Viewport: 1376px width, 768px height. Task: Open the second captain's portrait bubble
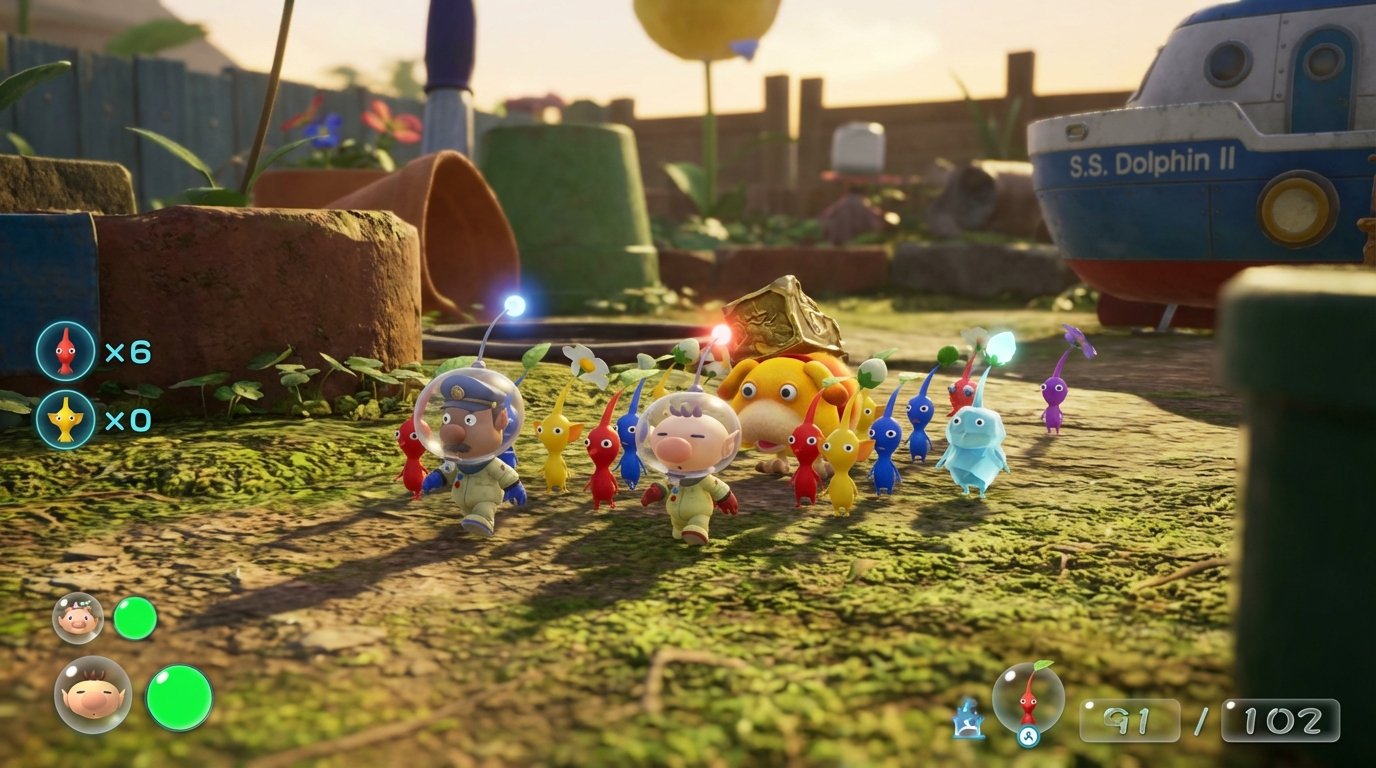pos(76,617)
